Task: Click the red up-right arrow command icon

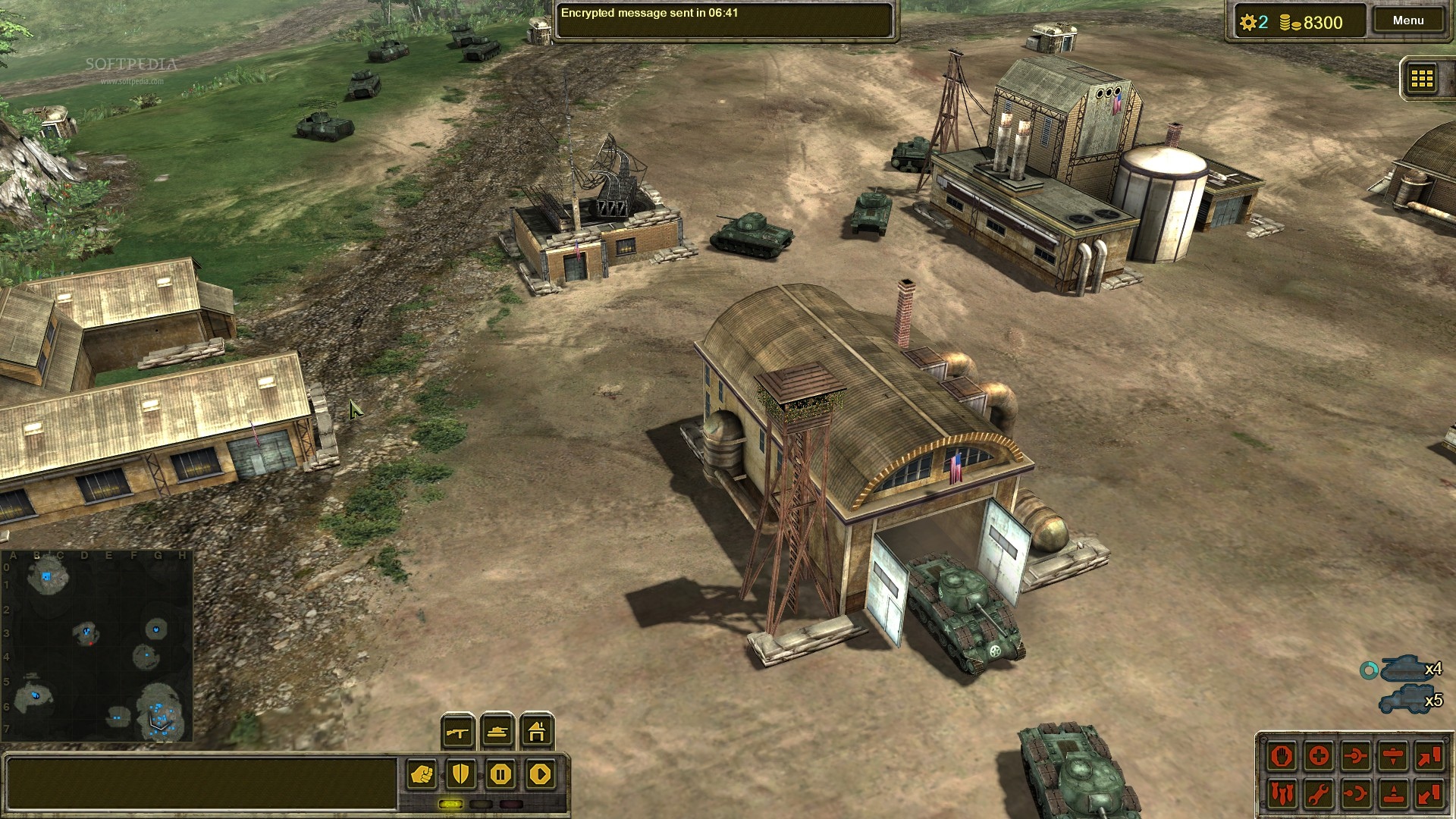Action: [1429, 756]
